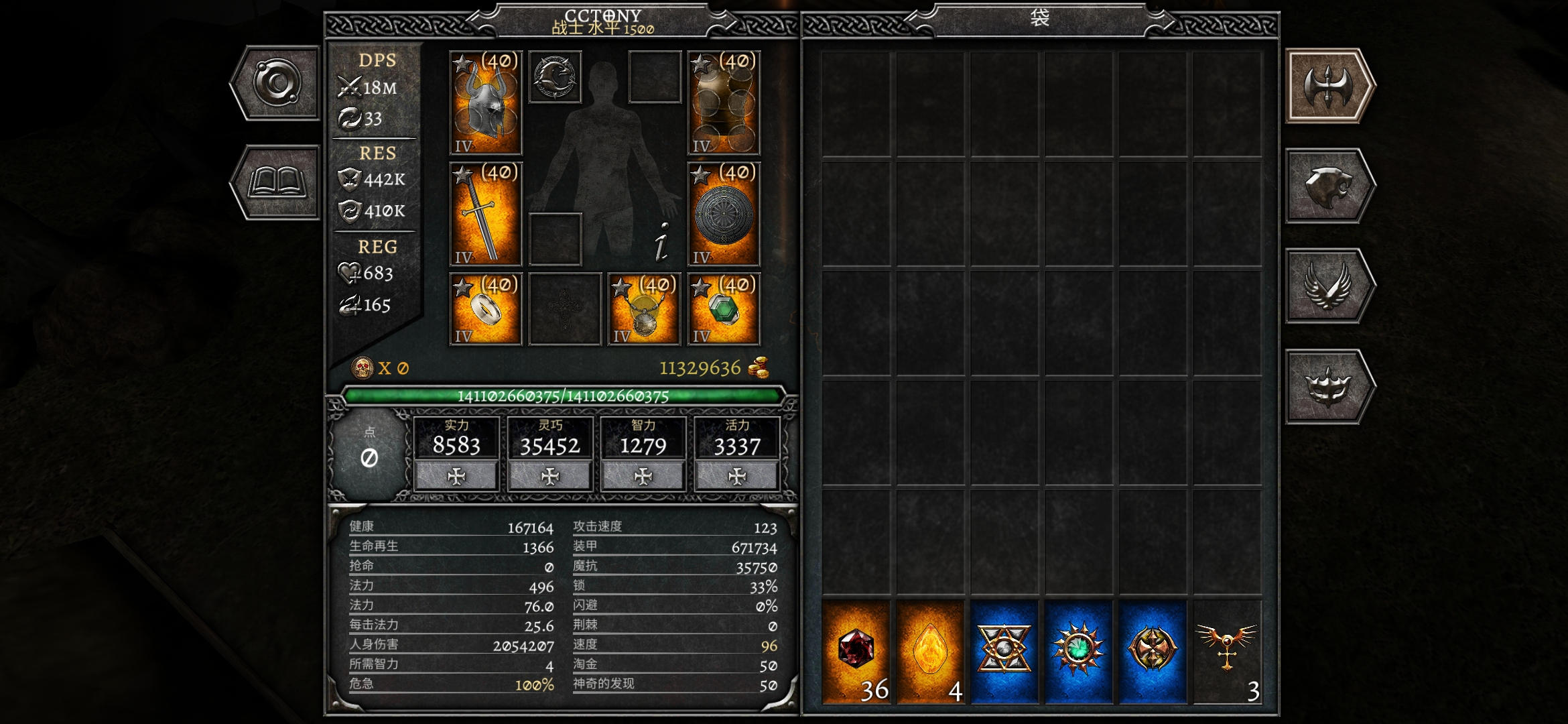Select the equipped horned helmet slot

(x=486, y=103)
